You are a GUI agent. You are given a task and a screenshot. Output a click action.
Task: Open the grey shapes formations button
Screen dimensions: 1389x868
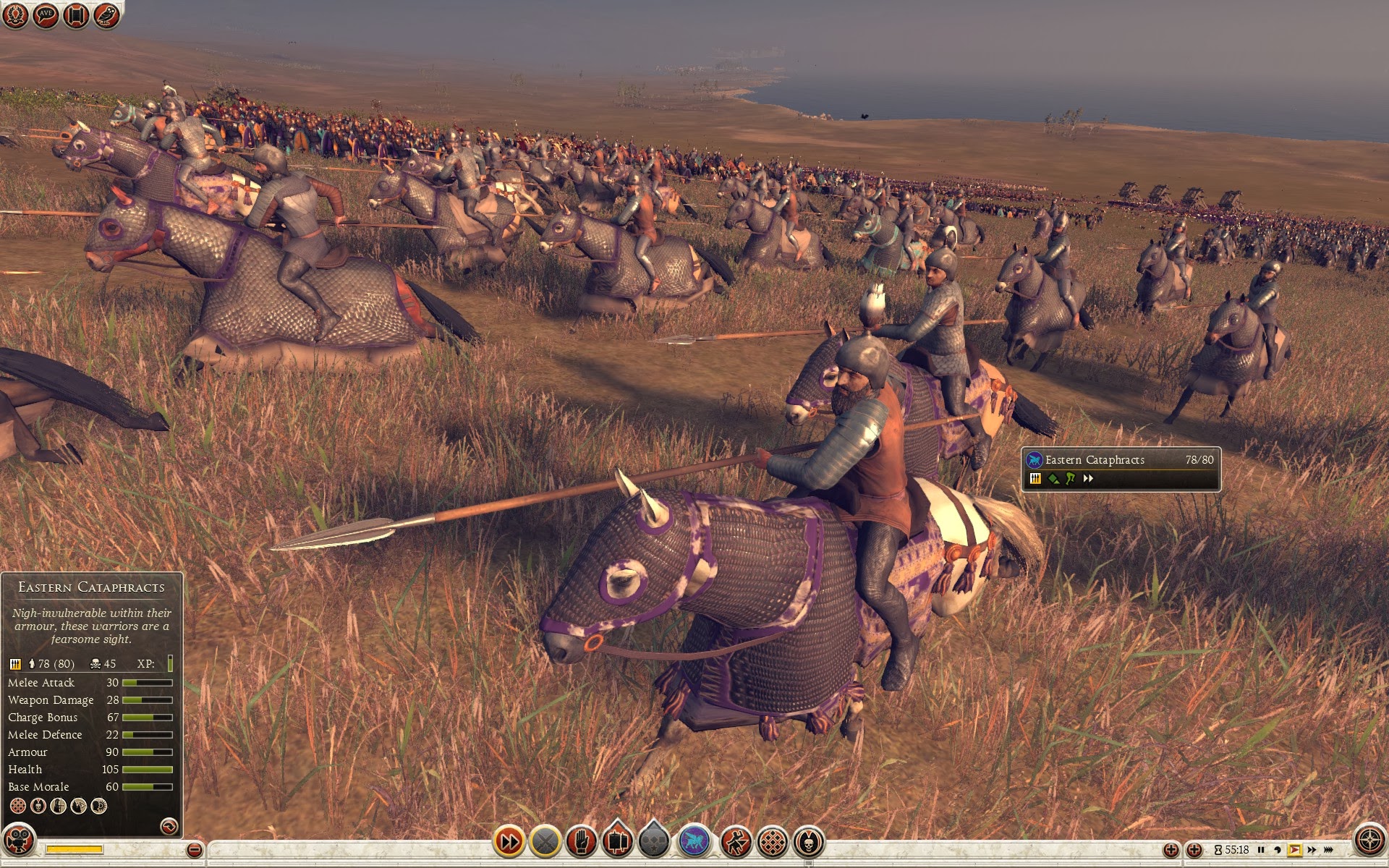click(x=654, y=841)
